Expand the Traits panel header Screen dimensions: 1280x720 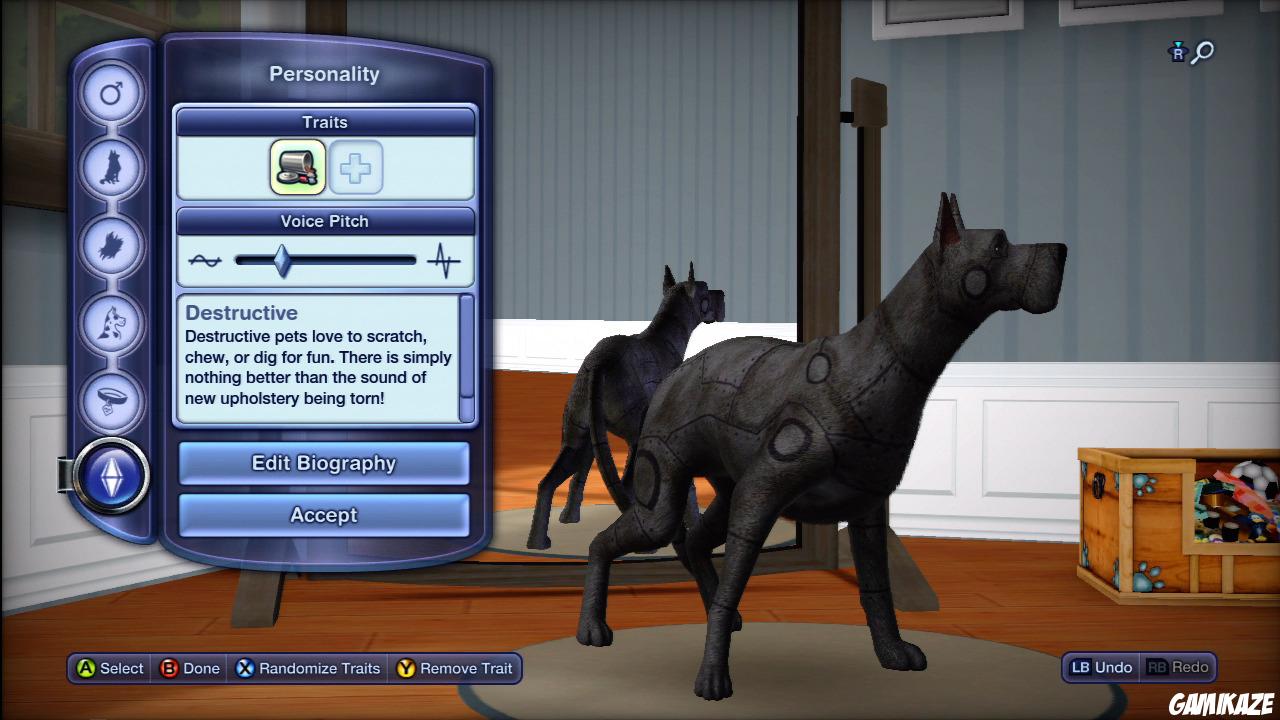click(324, 121)
